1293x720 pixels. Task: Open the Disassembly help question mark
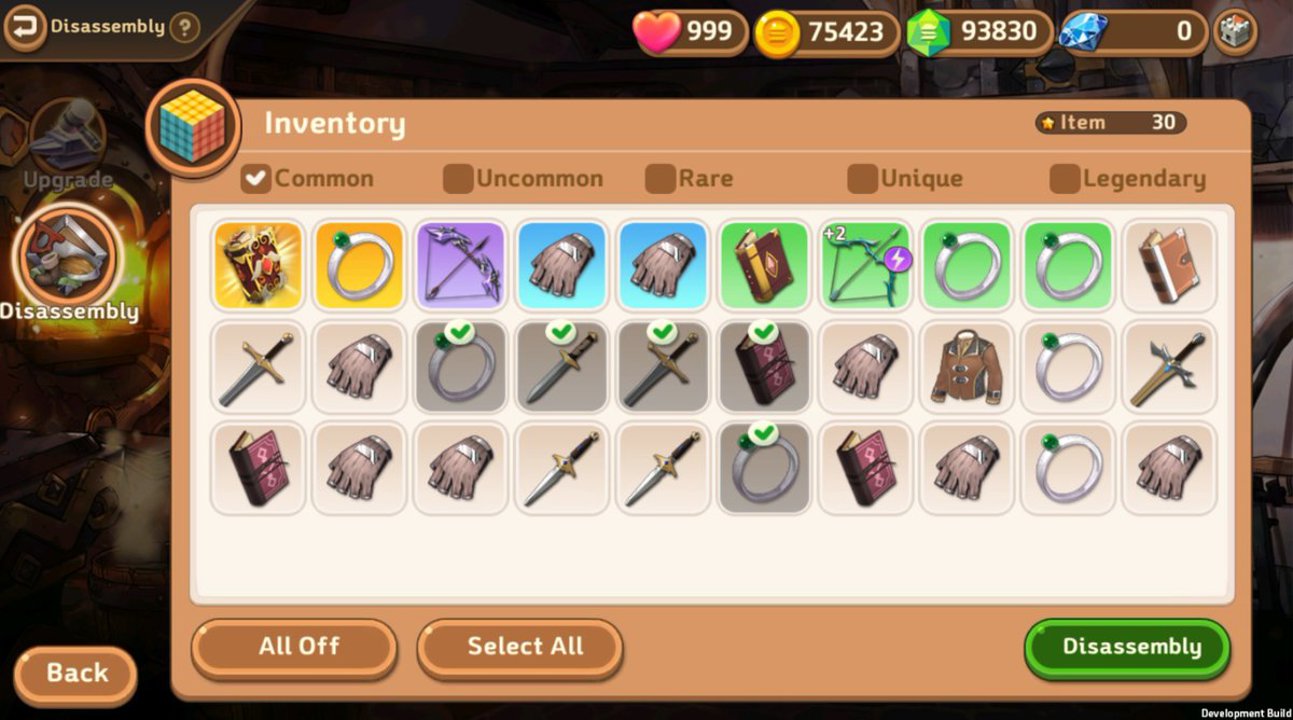pos(184,27)
